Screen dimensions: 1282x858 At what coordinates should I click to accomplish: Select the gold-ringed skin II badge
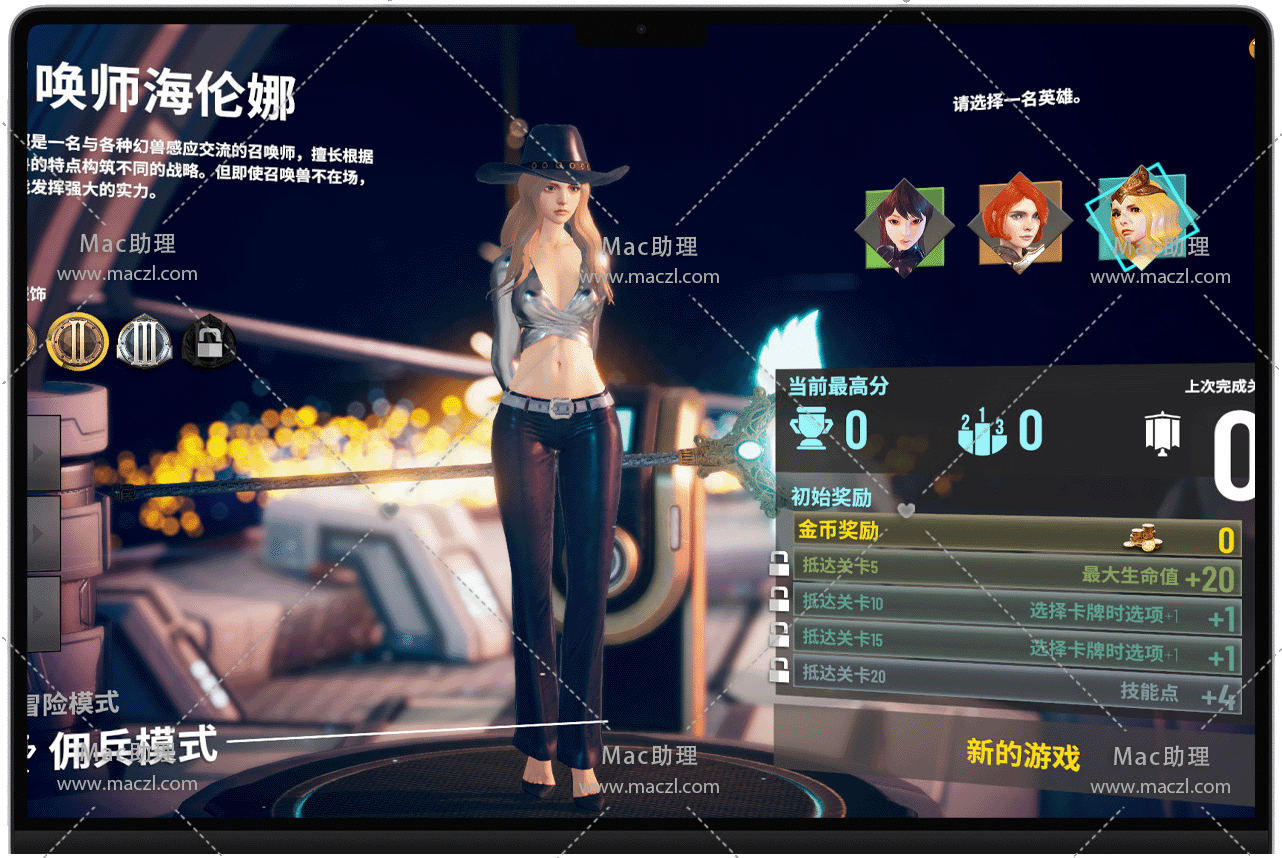point(77,341)
